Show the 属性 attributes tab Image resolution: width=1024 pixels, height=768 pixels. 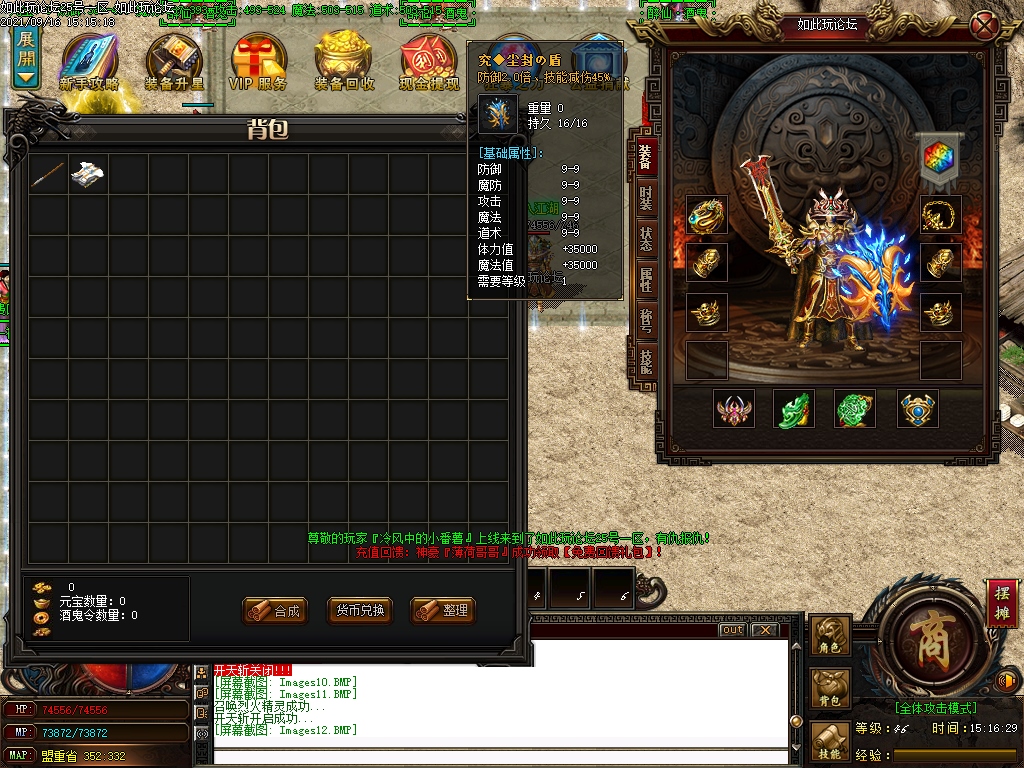[645, 280]
